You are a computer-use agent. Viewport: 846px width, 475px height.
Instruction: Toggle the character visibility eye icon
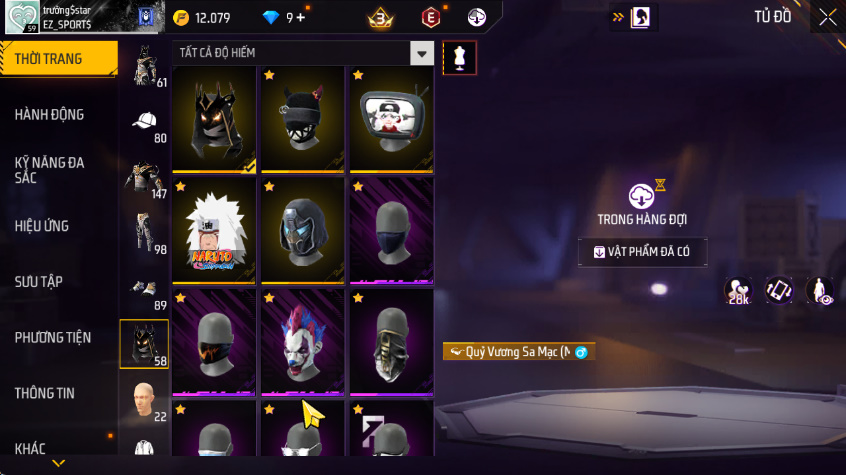pos(820,290)
